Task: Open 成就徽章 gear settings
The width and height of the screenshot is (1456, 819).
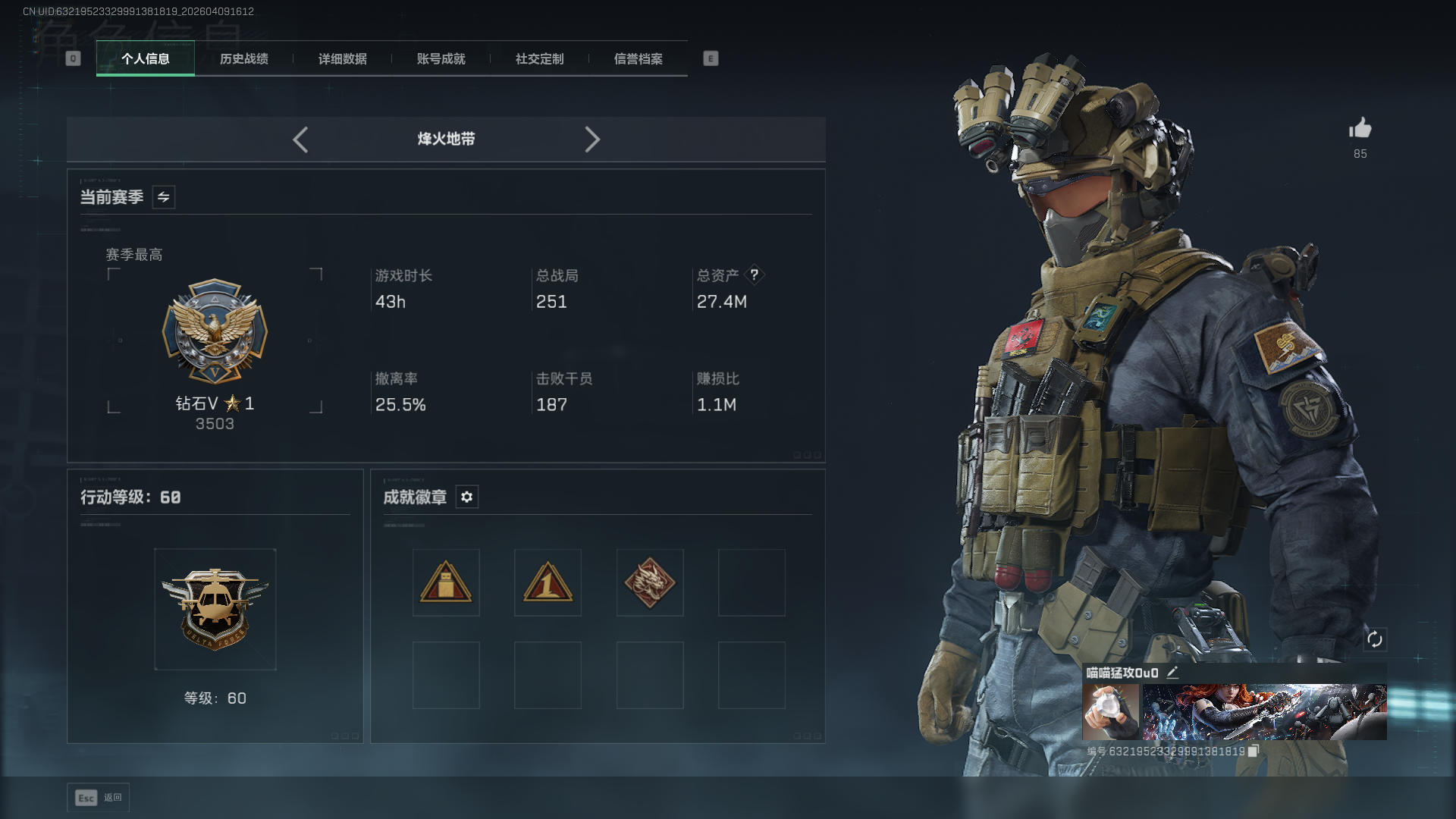Action: point(467,497)
